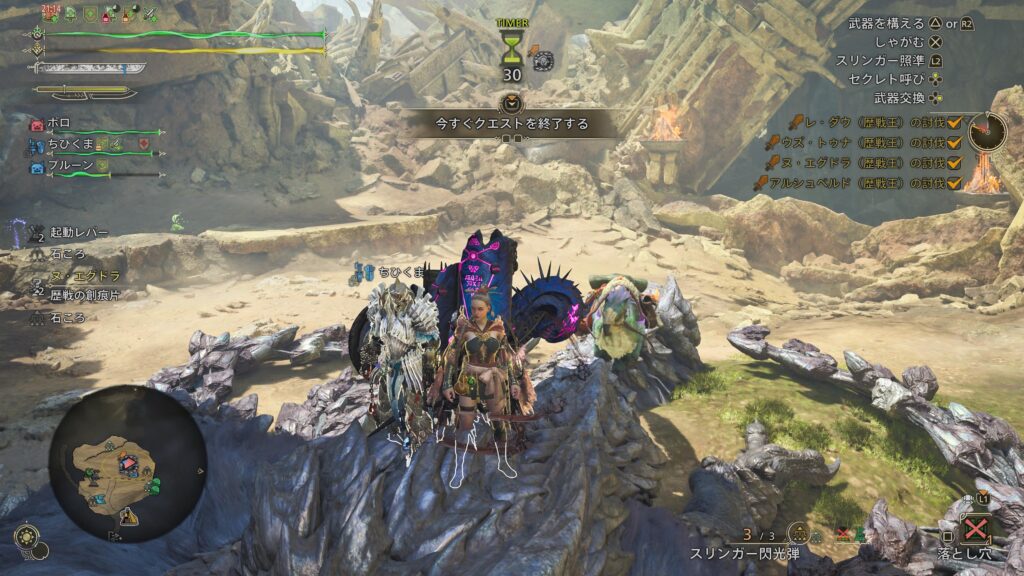
Task: Select party member ちひくま in the list
Action: click(x=68, y=146)
